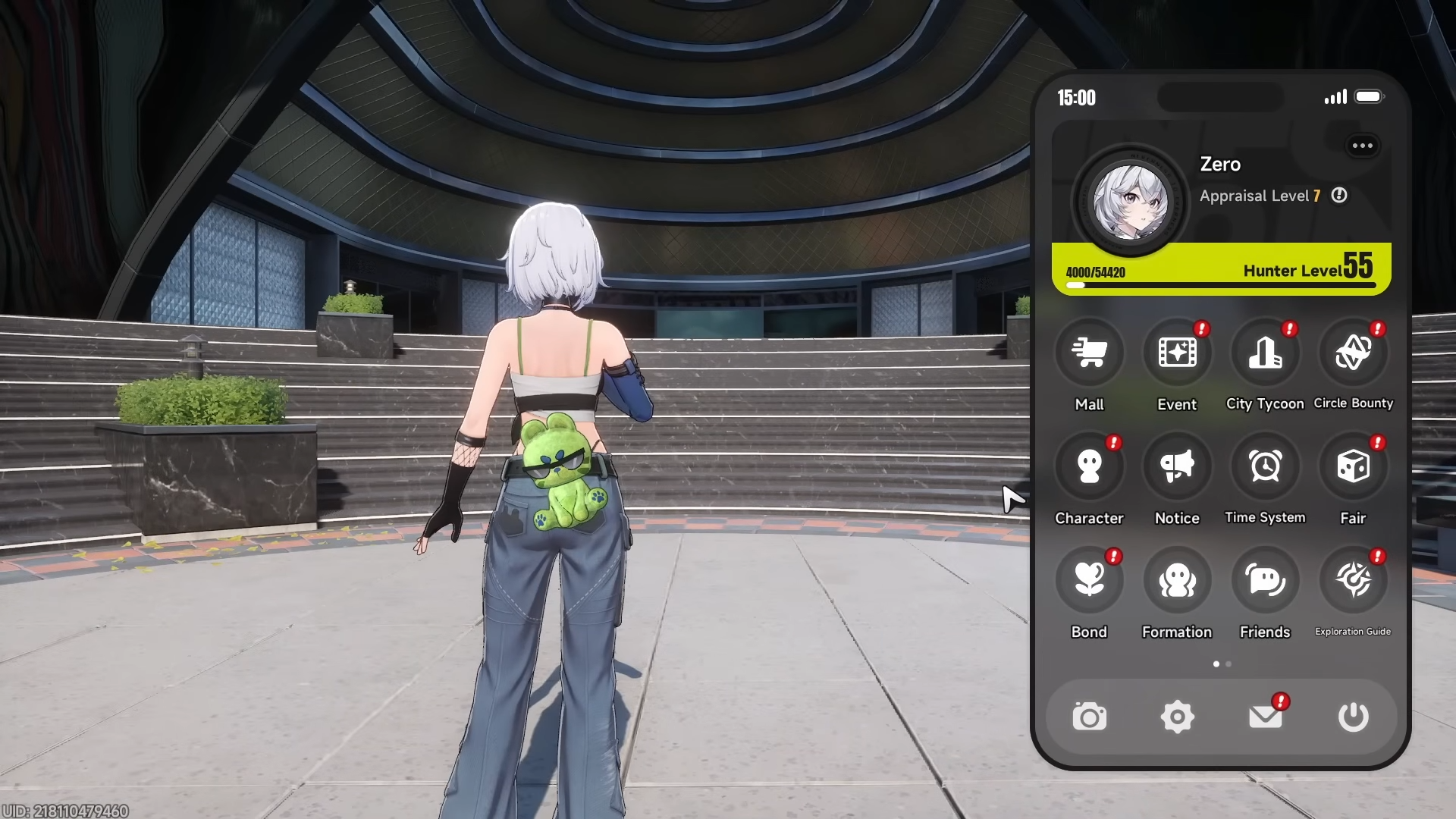Open the Time System
This screenshot has width=1456, height=819.
pos(1265,466)
